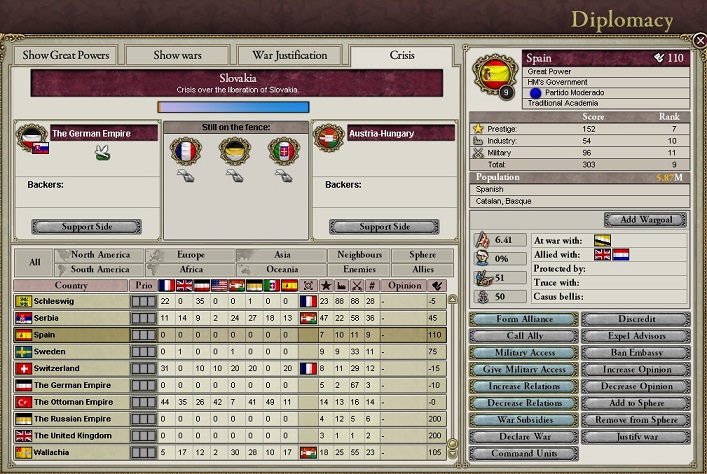707x474 pixels.
Task: Click Add to Sphere button
Action: click(634, 403)
